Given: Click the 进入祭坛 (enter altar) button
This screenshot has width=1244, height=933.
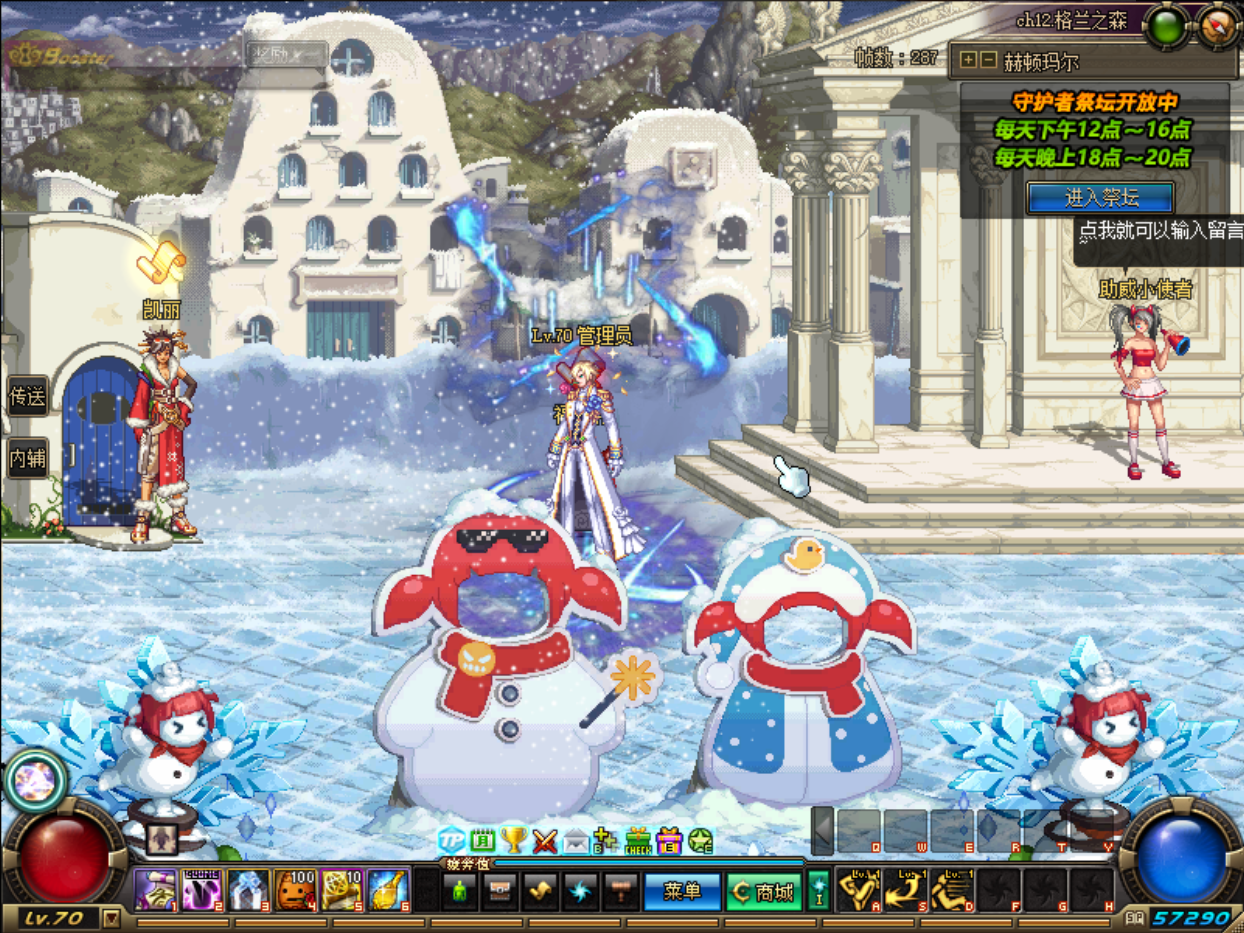Looking at the screenshot, I should click(x=1100, y=197).
